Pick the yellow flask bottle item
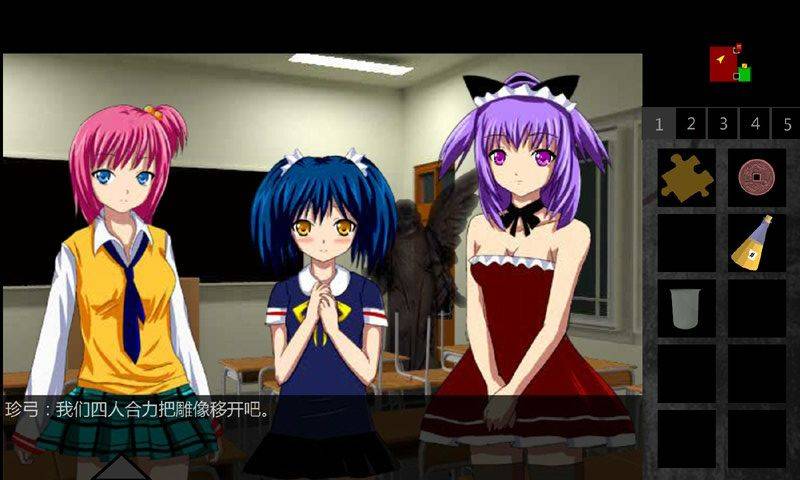800x480 pixels. click(754, 243)
